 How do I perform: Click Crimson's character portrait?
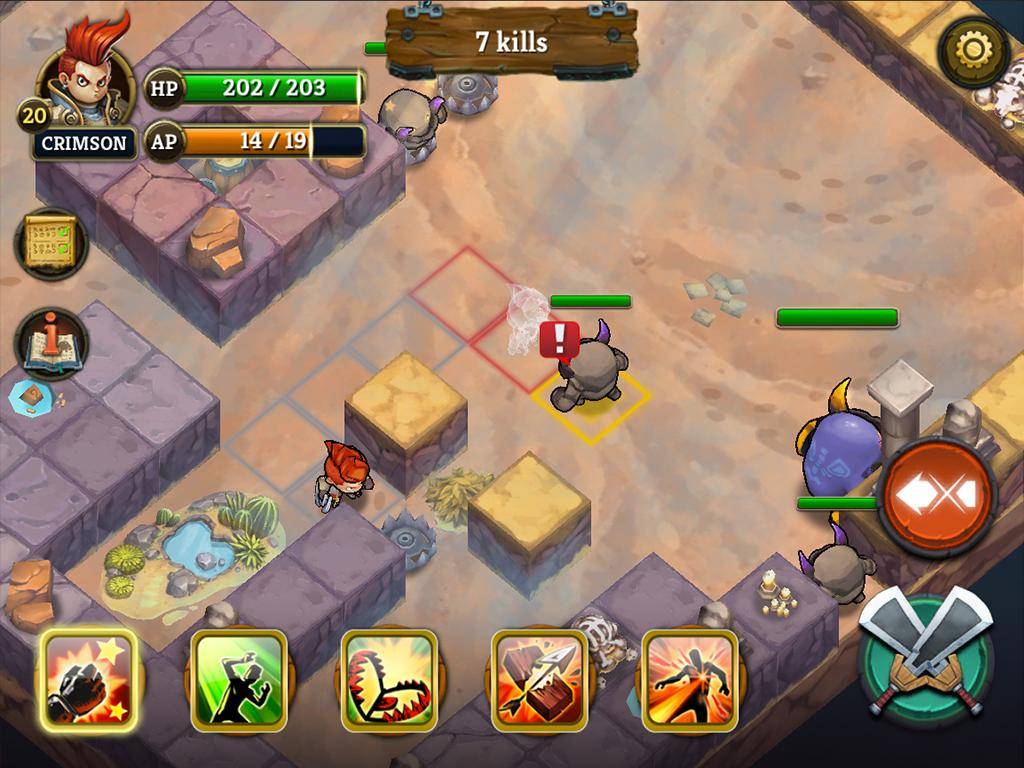click(87, 74)
